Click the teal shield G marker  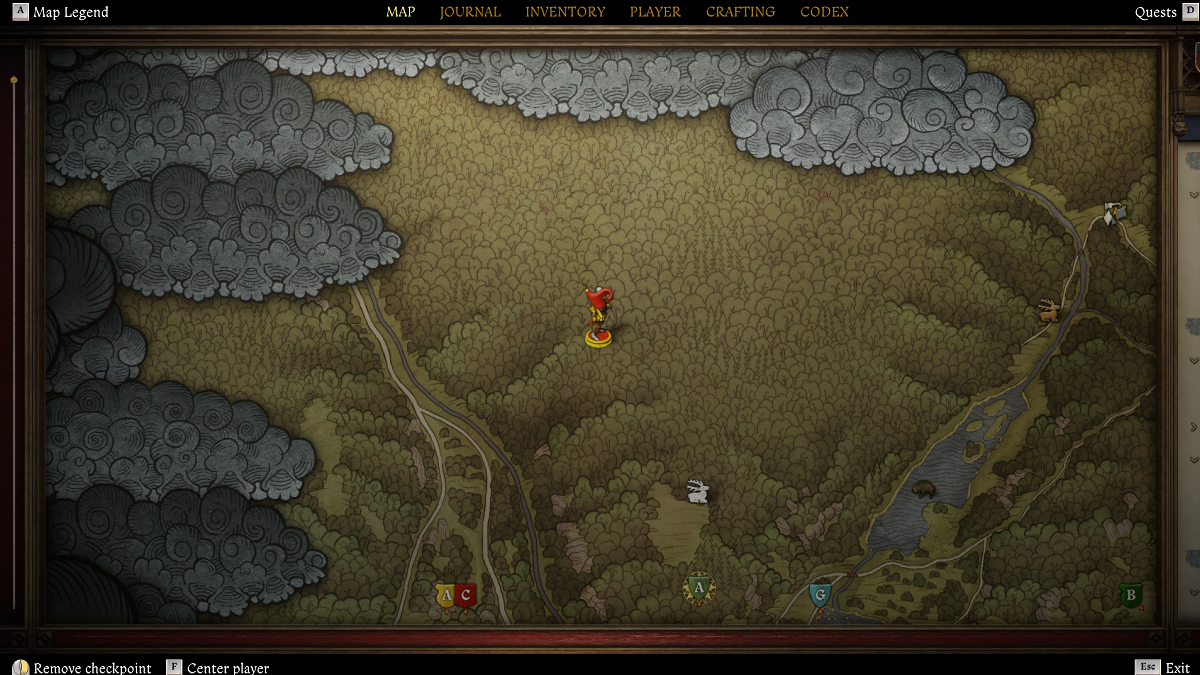coord(820,596)
